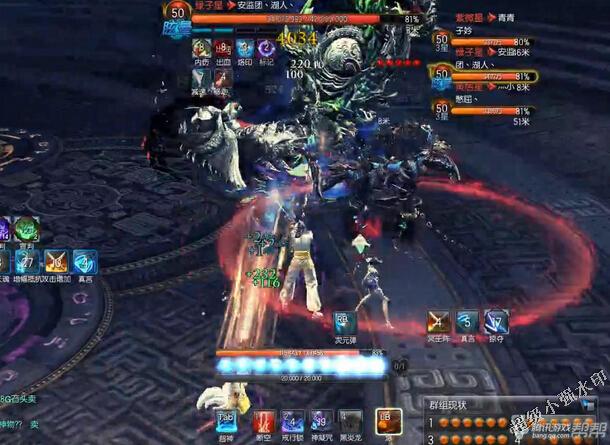This screenshot has height=445, width=610.
Task: Click the crossed-swords attack-increase buff icon
Action: coord(57,262)
